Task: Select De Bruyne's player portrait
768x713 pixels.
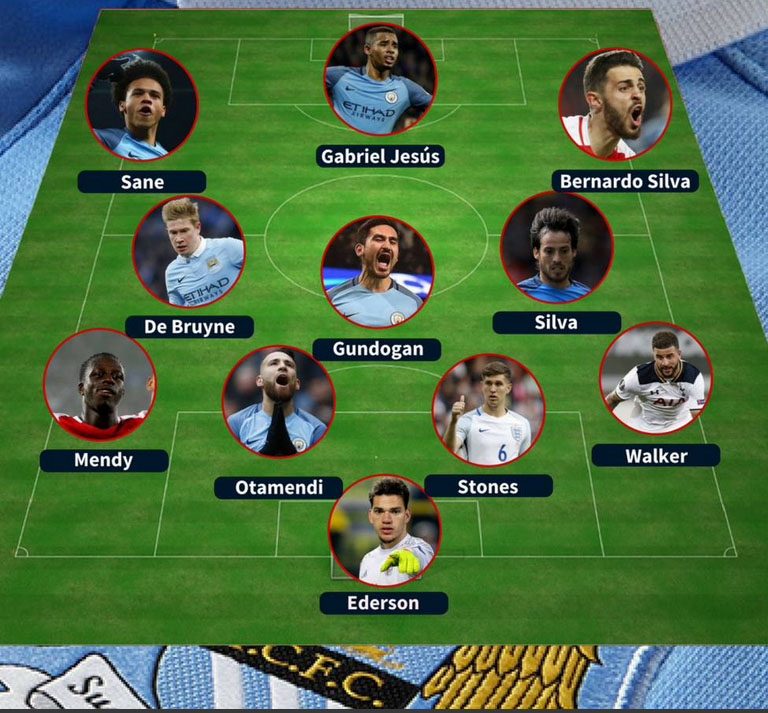Action: [189, 252]
